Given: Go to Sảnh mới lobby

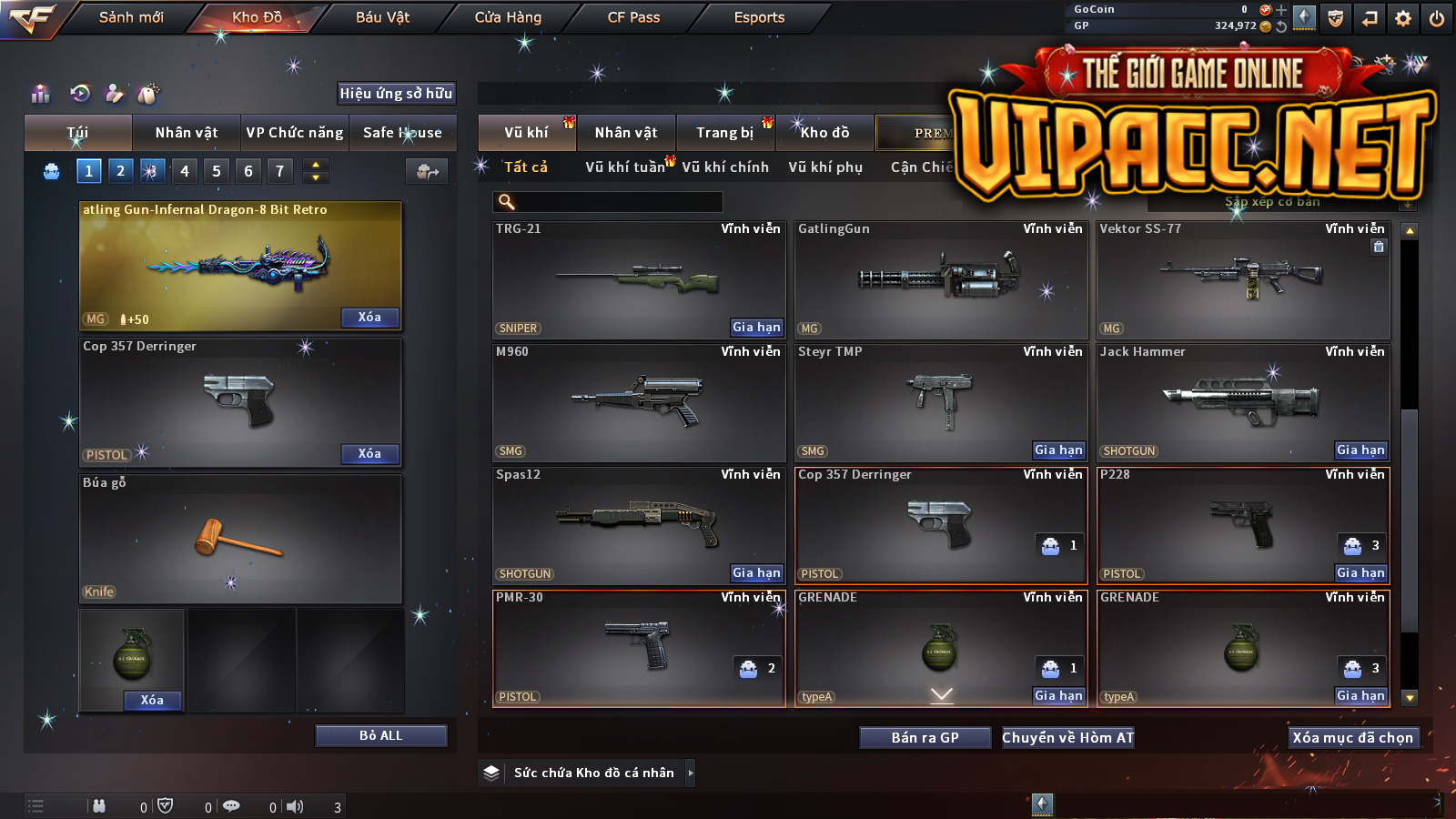Looking at the screenshot, I should pyautogui.click(x=131, y=17).
